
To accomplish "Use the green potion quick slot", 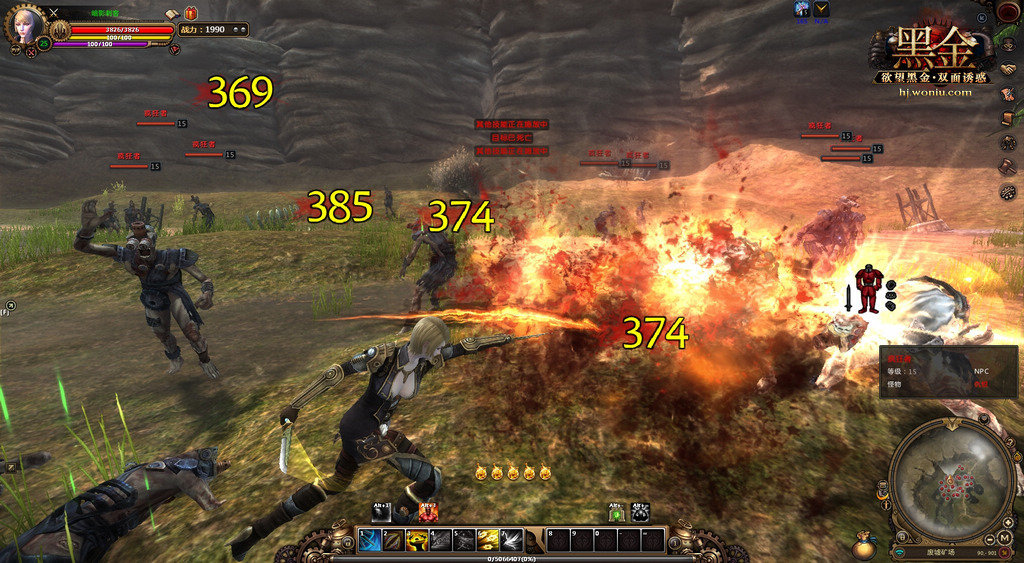I will (x=617, y=512).
